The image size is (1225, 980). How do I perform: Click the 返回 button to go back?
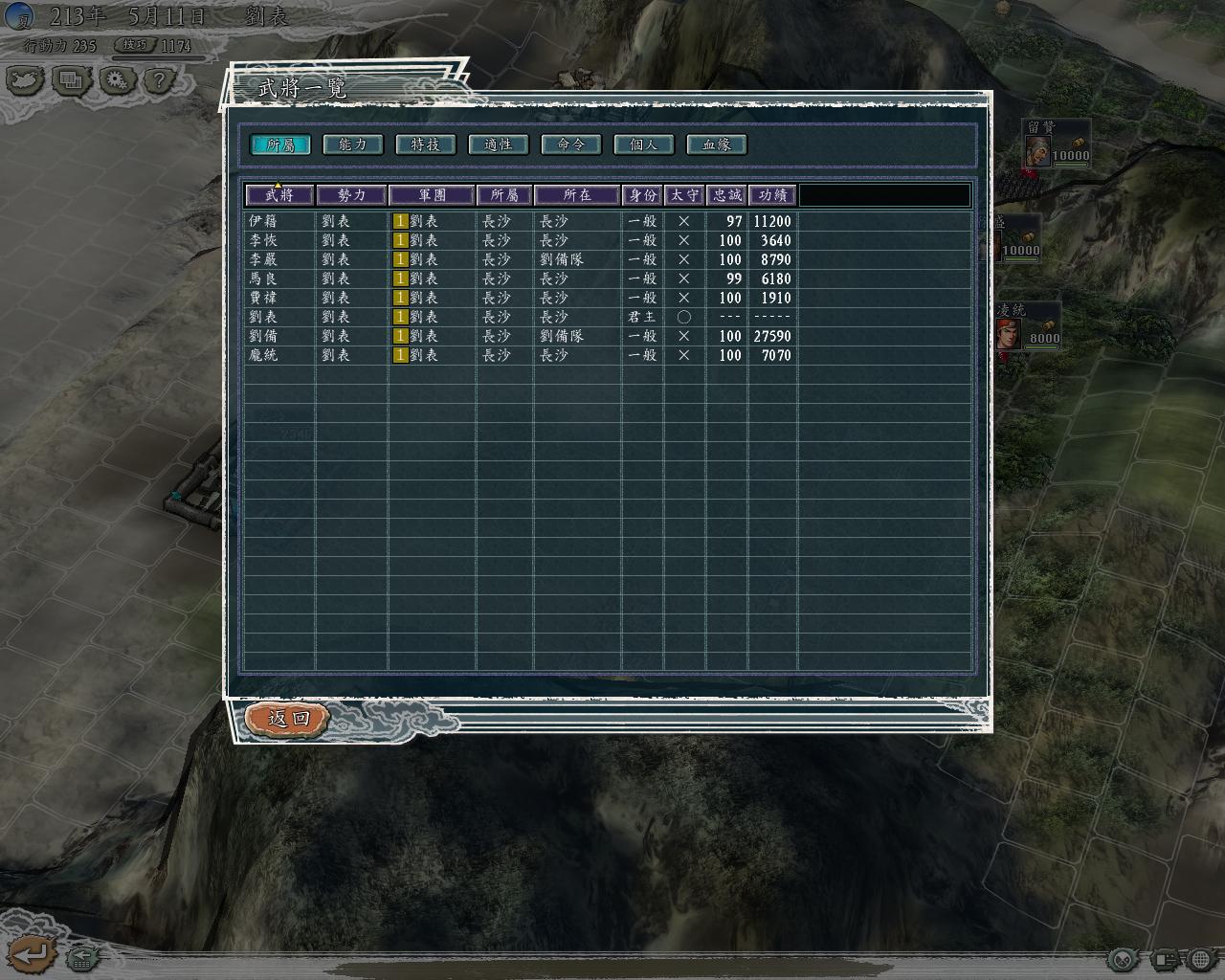coord(287,718)
